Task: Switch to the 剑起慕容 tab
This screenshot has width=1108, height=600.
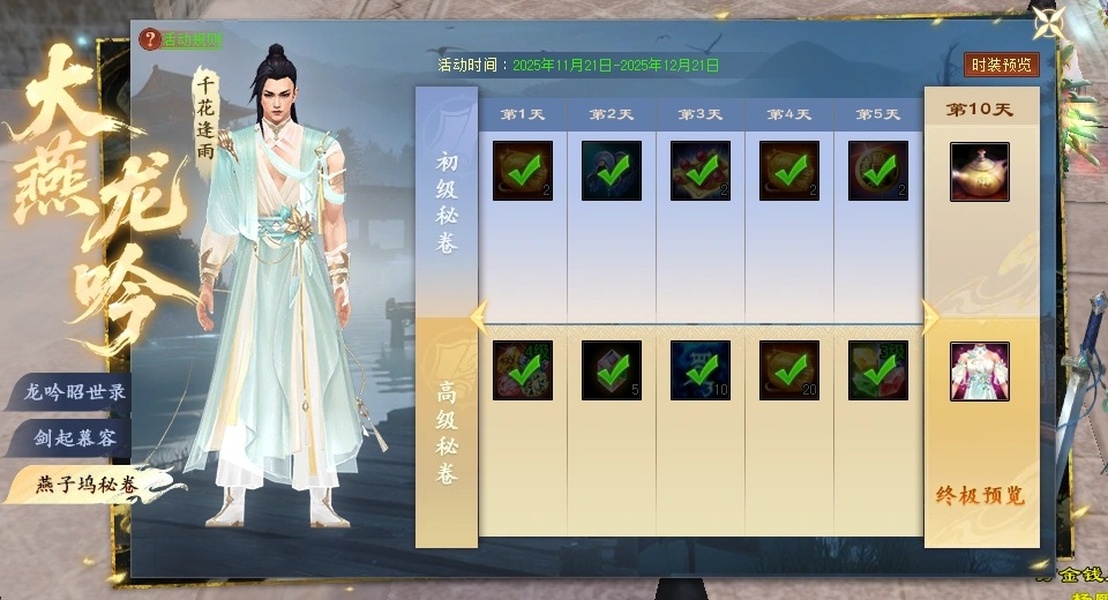Action: point(75,438)
